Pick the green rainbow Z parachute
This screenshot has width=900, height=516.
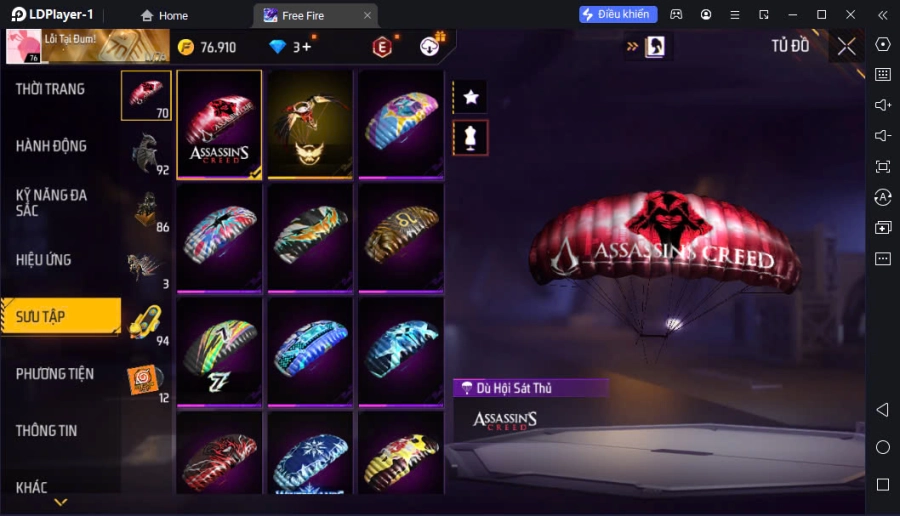(x=220, y=351)
